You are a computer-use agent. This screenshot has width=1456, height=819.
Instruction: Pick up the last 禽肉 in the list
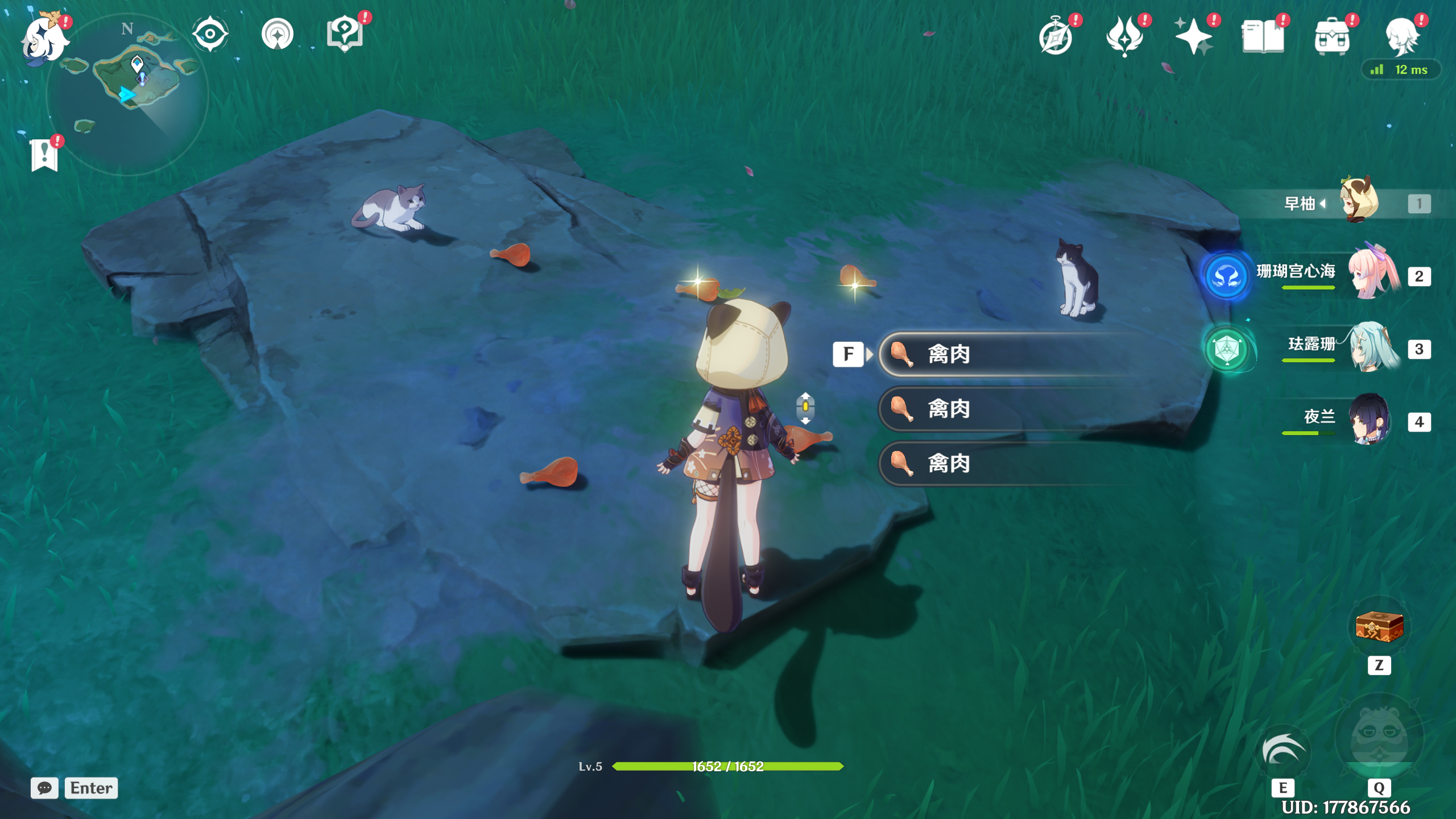coord(1001,464)
